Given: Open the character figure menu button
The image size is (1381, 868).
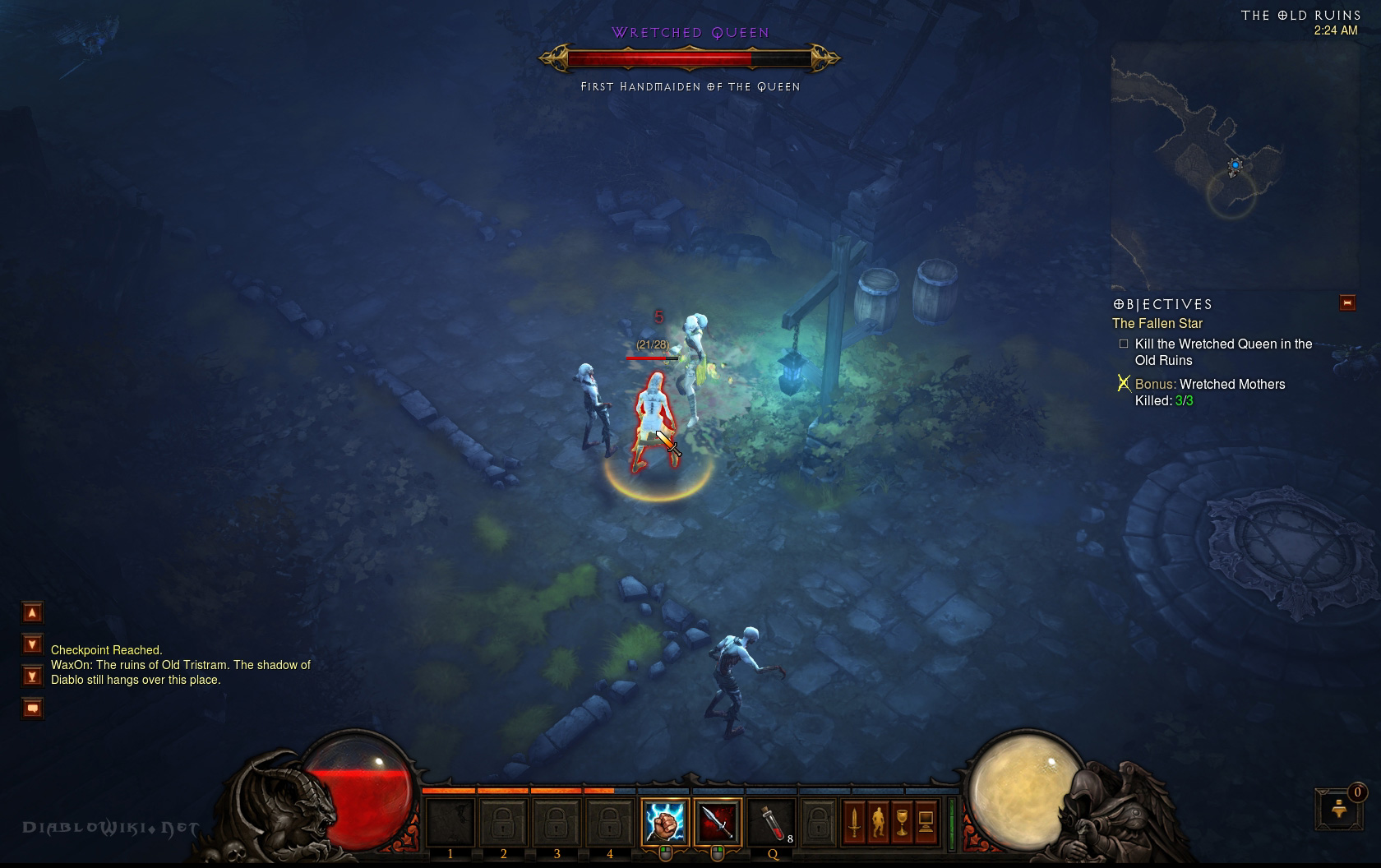Looking at the screenshot, I should click(x=878, y=821).
